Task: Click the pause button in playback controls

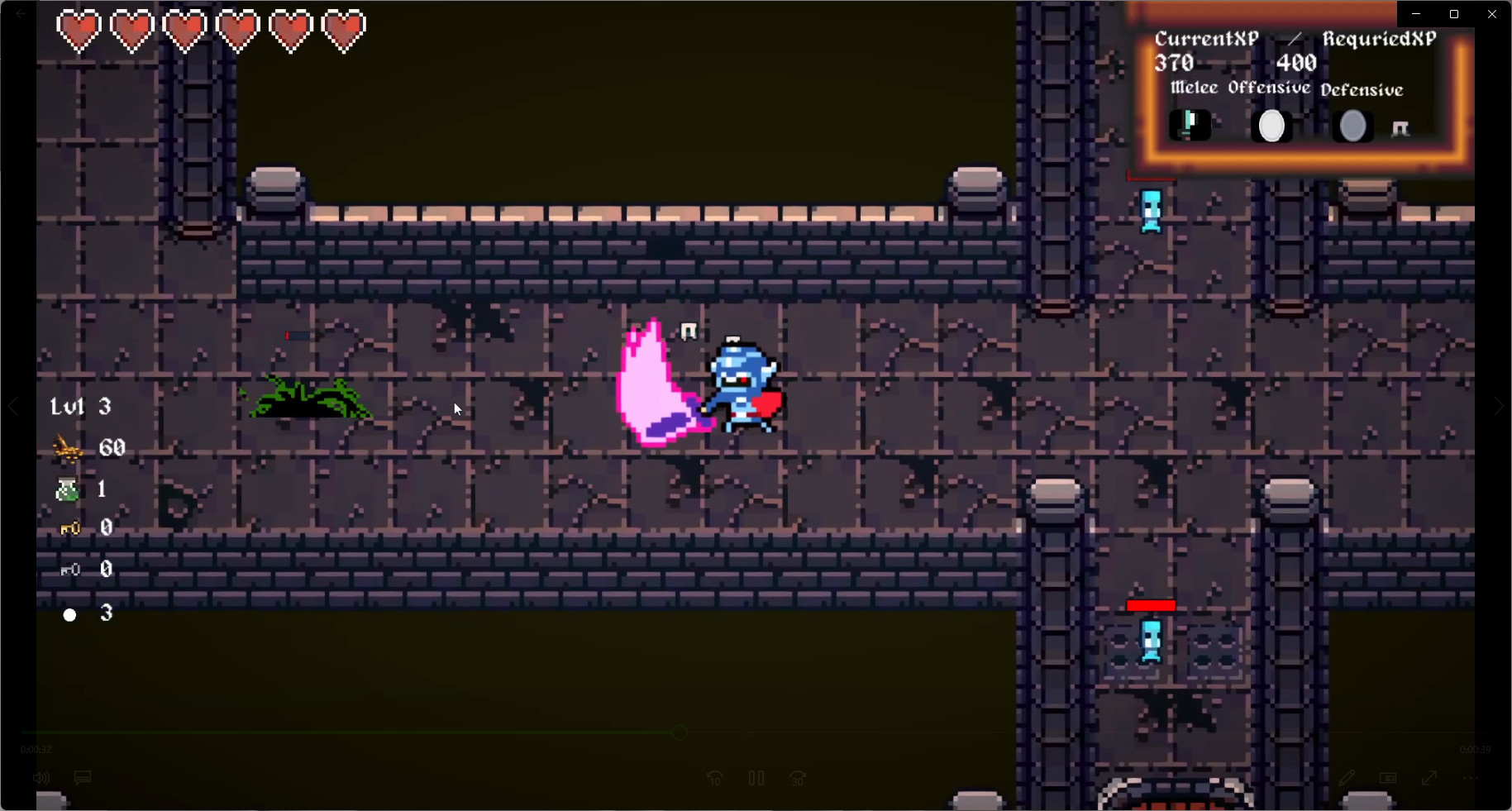Action: coord(756,778)
